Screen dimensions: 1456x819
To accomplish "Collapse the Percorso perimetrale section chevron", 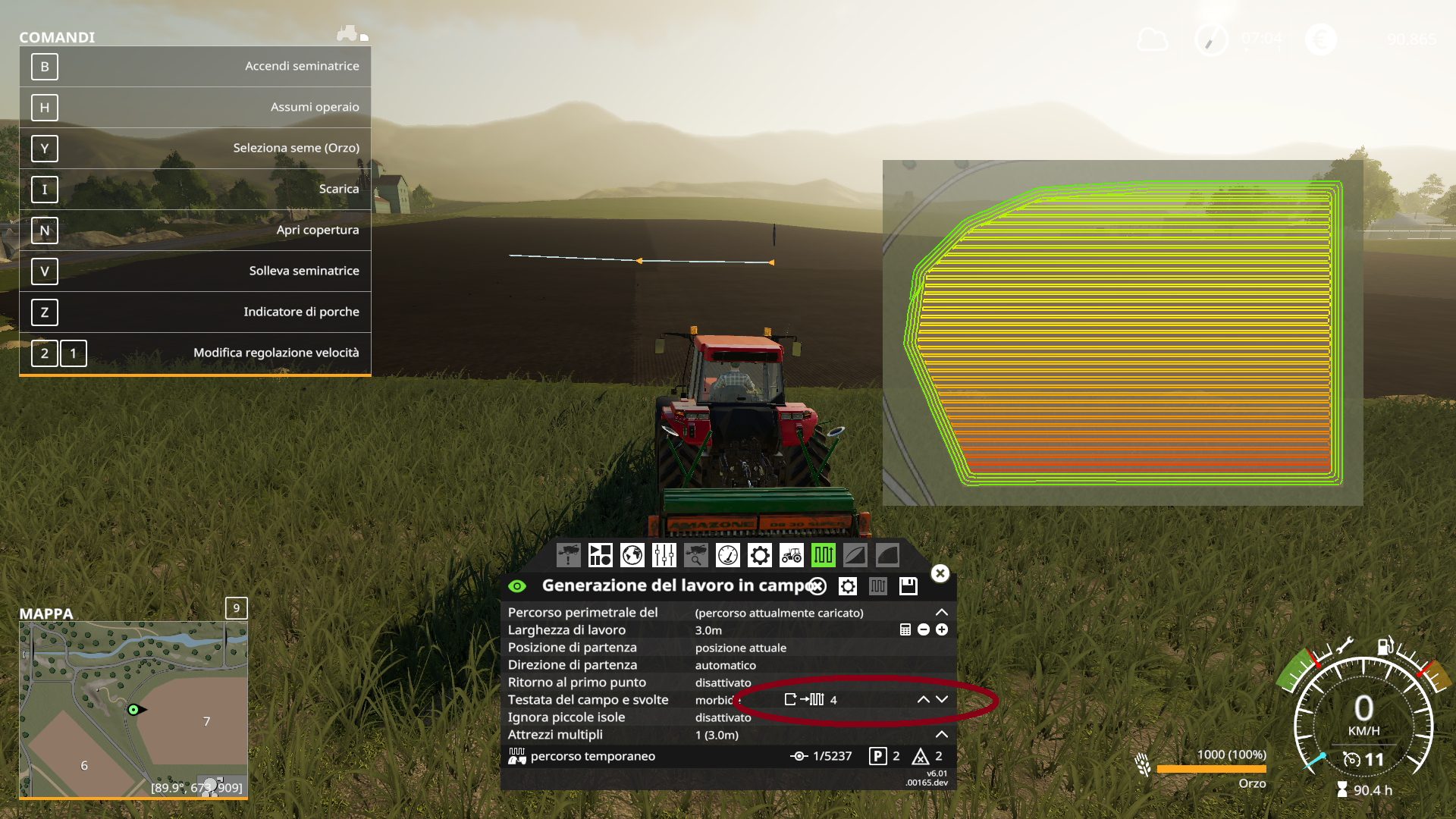I will pyautogui.click(x=942, y=612).
